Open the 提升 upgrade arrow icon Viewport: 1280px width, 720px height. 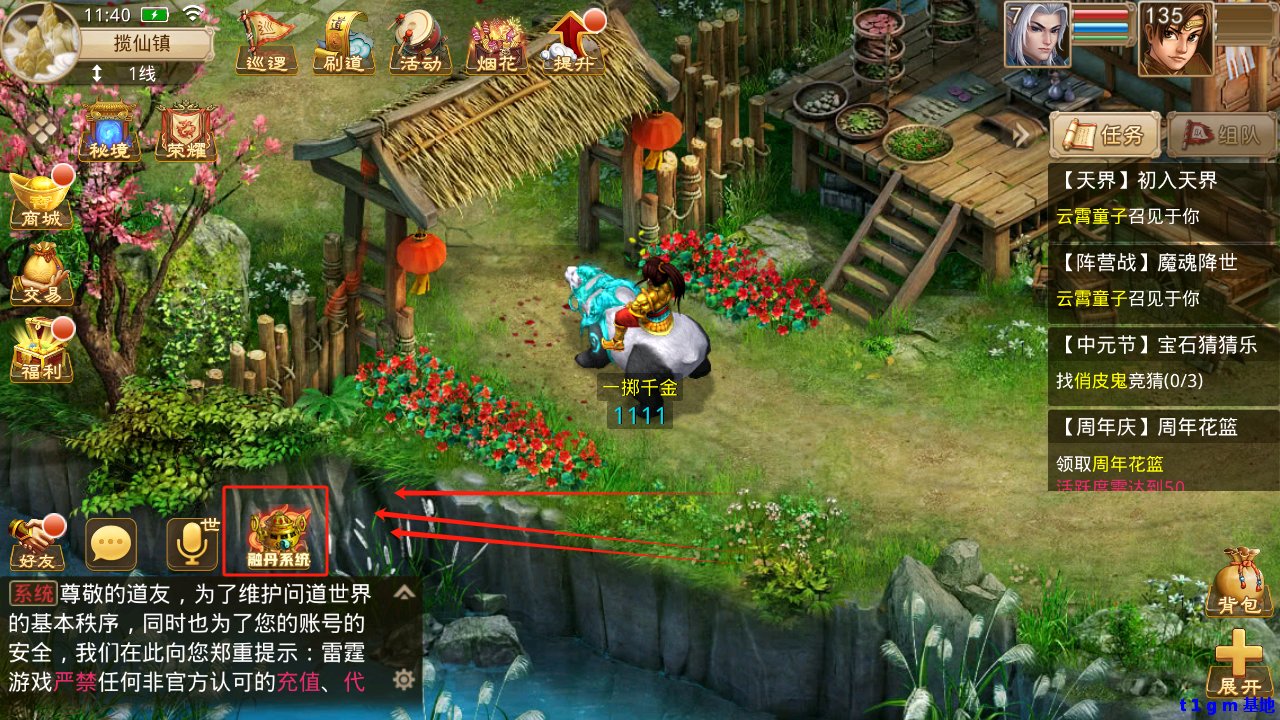tap(574, 43)
